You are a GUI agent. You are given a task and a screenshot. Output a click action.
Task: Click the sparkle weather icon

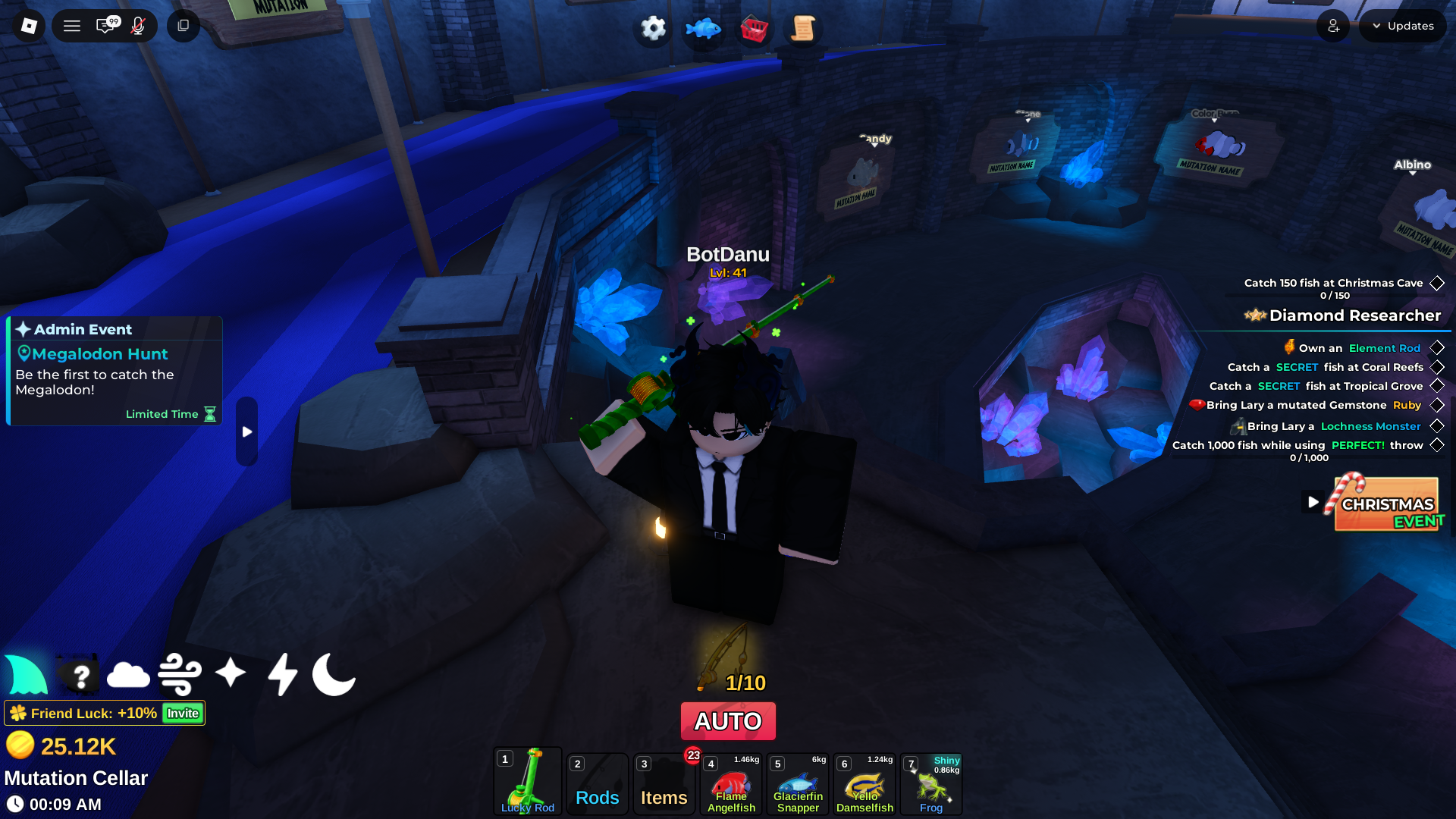pyautogui.click(x=231, y=675)
